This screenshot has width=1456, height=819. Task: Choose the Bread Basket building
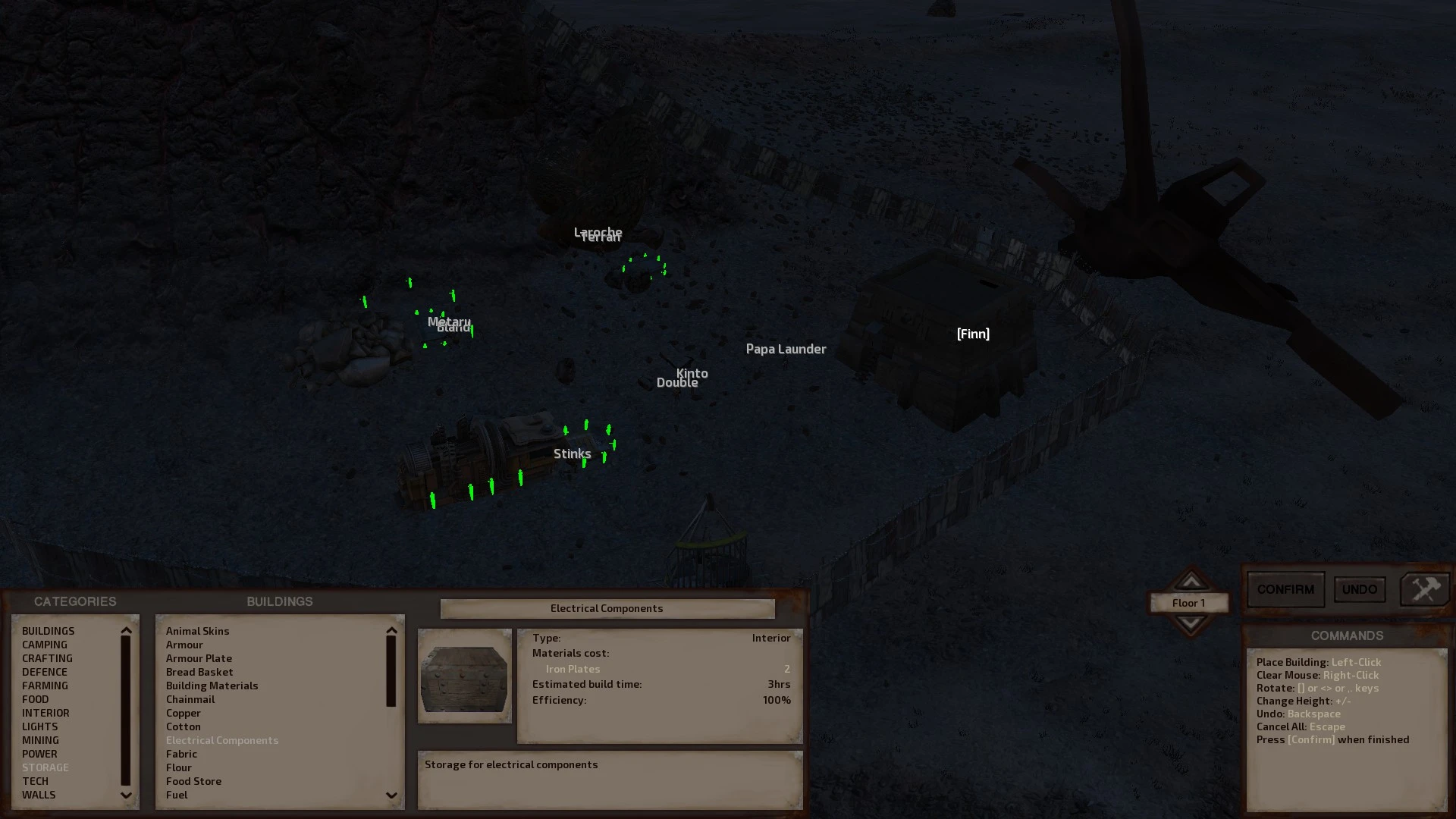point(199,672)
